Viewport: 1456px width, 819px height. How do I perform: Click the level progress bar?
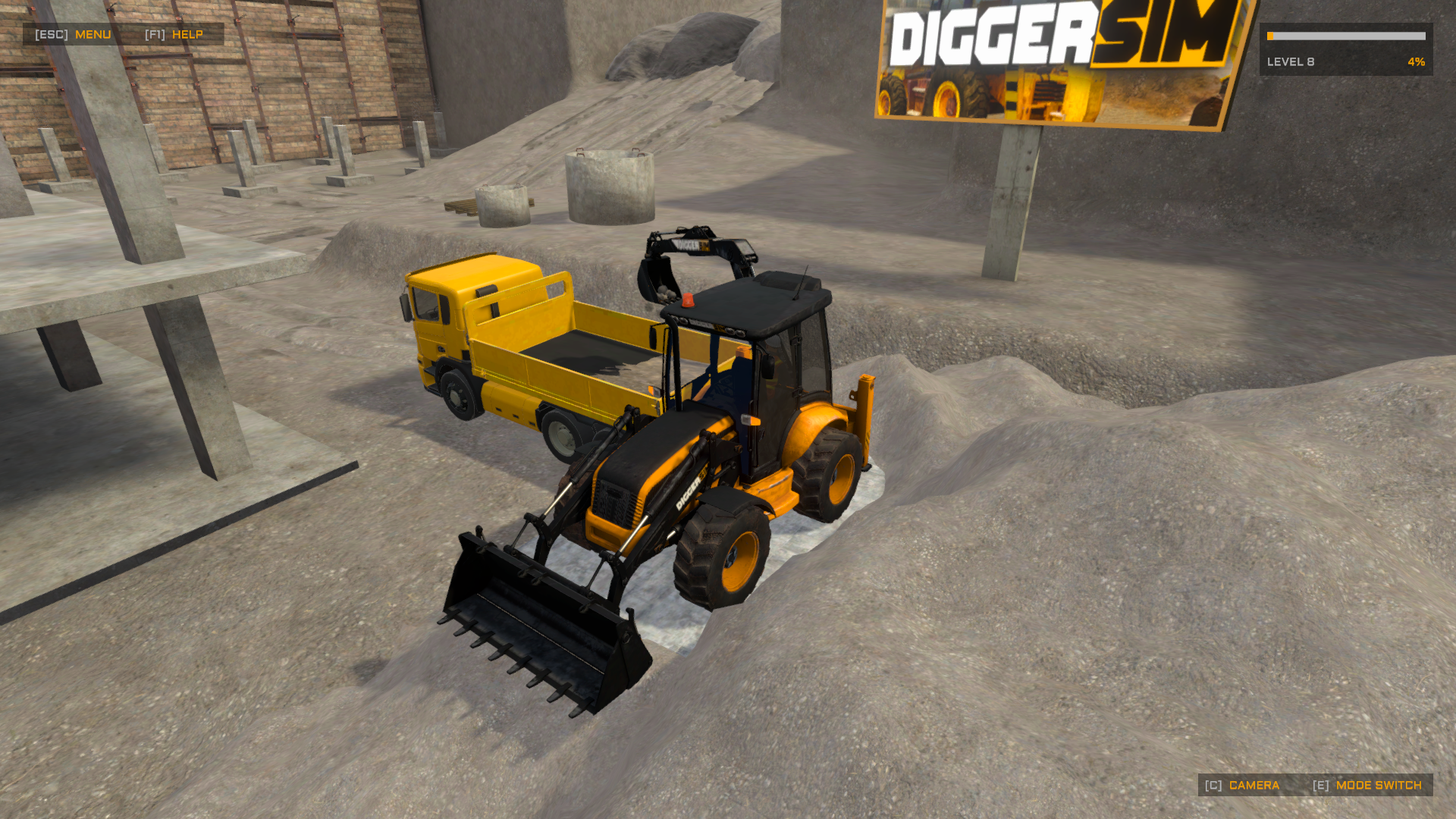1346,36
